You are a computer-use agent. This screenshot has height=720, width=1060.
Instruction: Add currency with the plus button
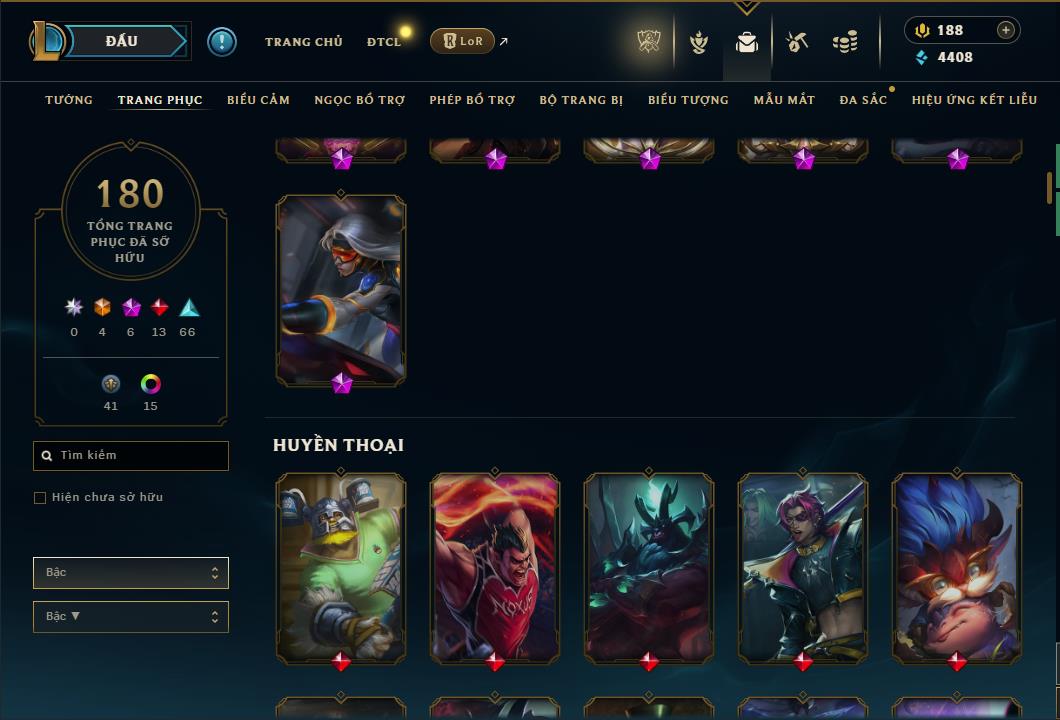pyautogui.click(x=1006, y=30)
